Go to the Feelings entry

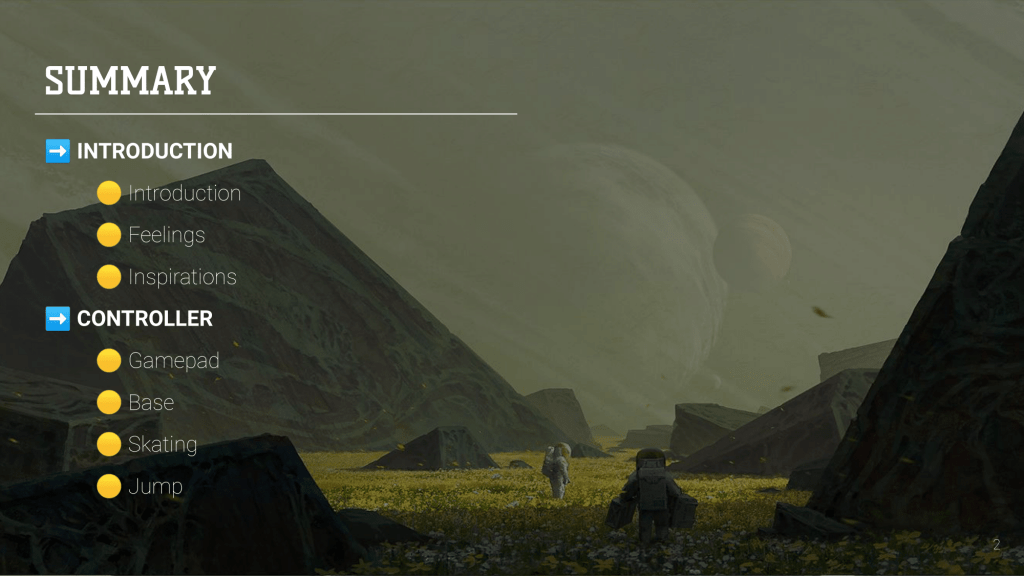point(166,235)
